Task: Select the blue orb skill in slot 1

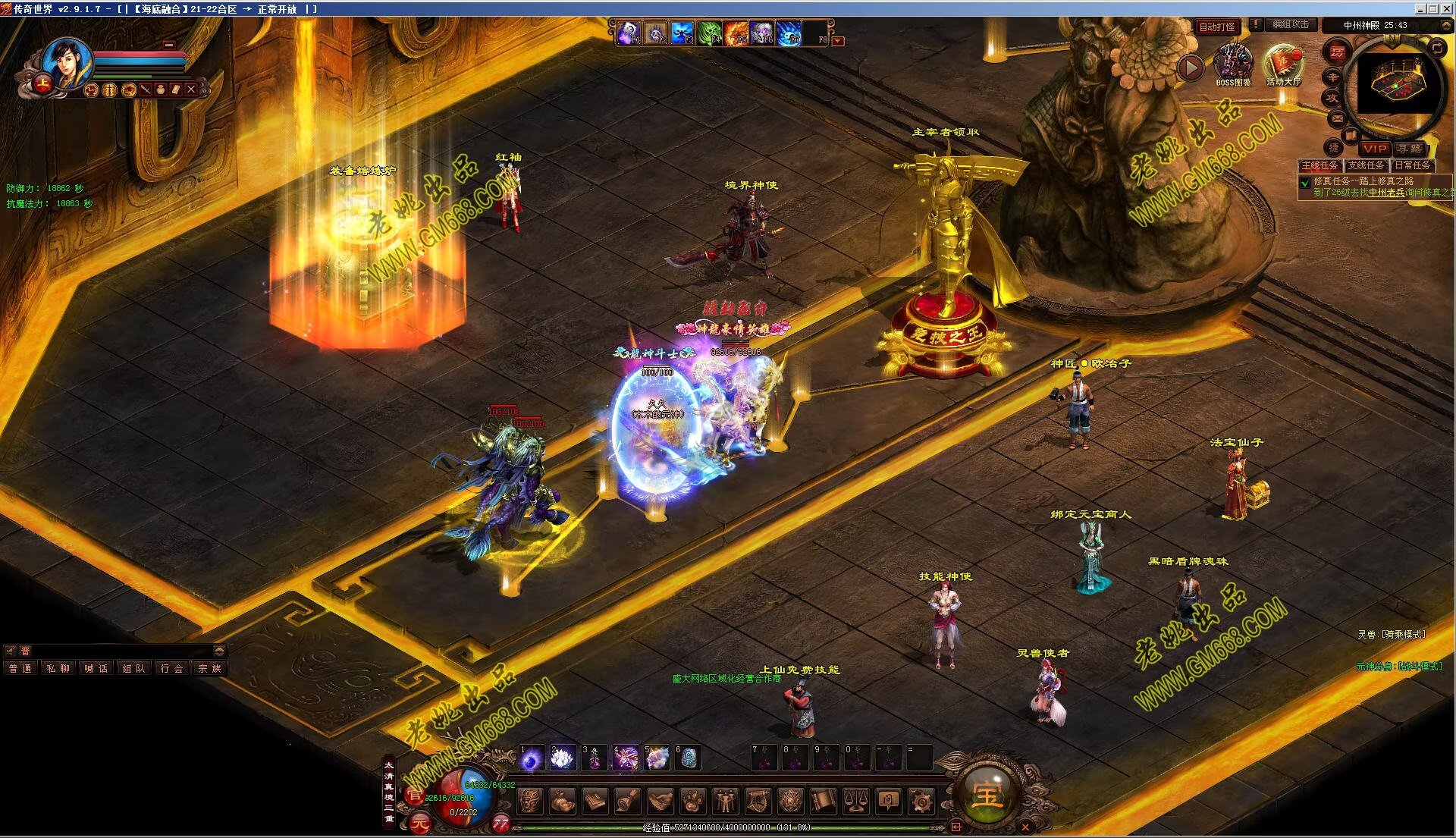Action: pos(531,758)
